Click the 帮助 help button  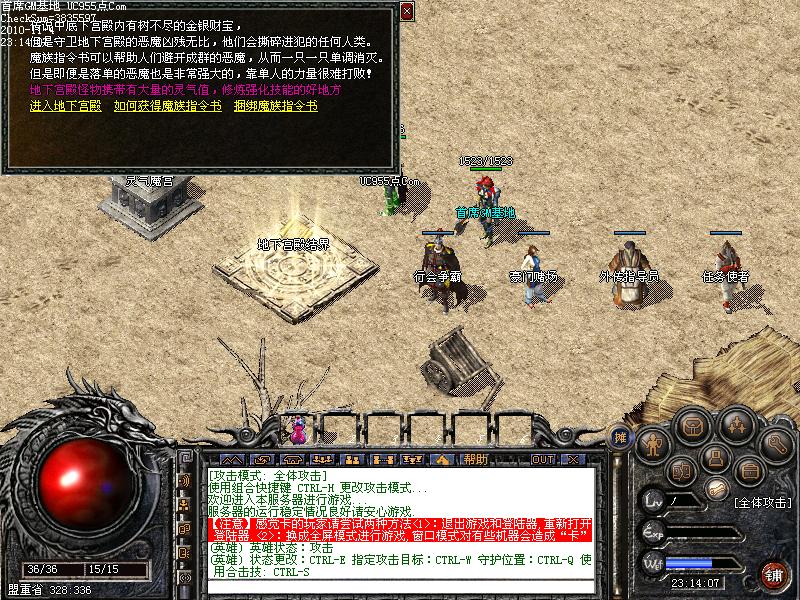(x=476, y=459)
